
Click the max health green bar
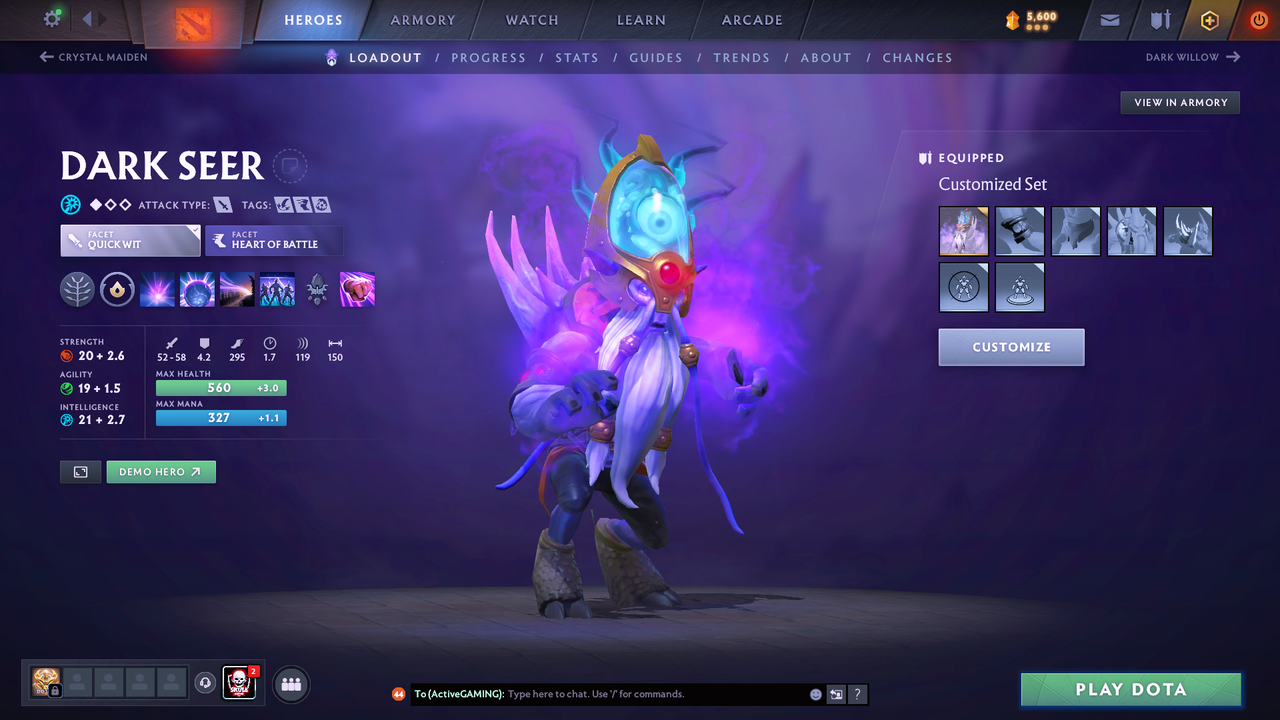[220, 387]
